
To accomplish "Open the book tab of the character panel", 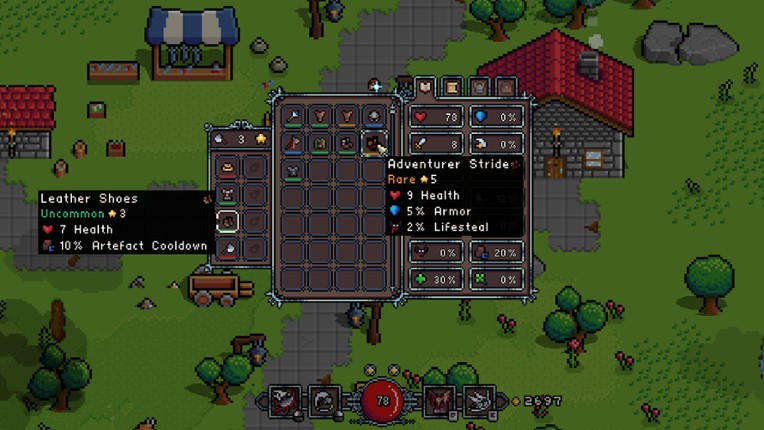I will pyautogui.click(x=426, y=87).
